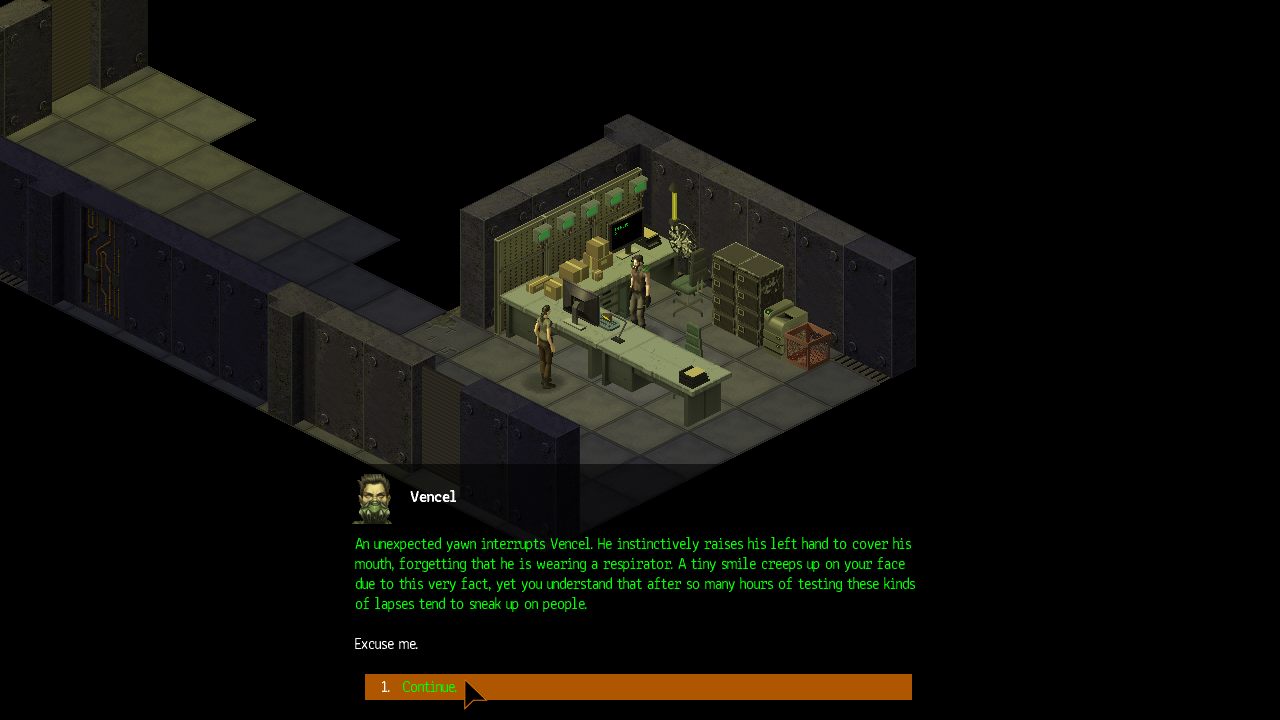The image size is (1280, 720).
Task: Choose the Continue dialogue option
Action: pyautogui.click(x=430, y=687)
